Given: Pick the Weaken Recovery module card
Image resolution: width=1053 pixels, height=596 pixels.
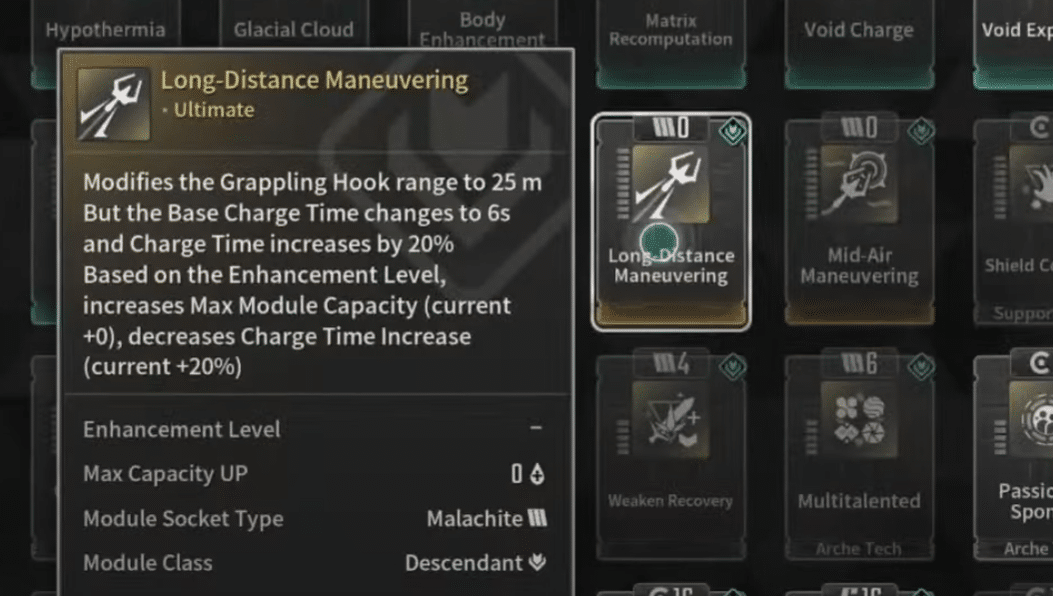Looking at the screenshot, I should pyautogui.click(x=671, y=450).
